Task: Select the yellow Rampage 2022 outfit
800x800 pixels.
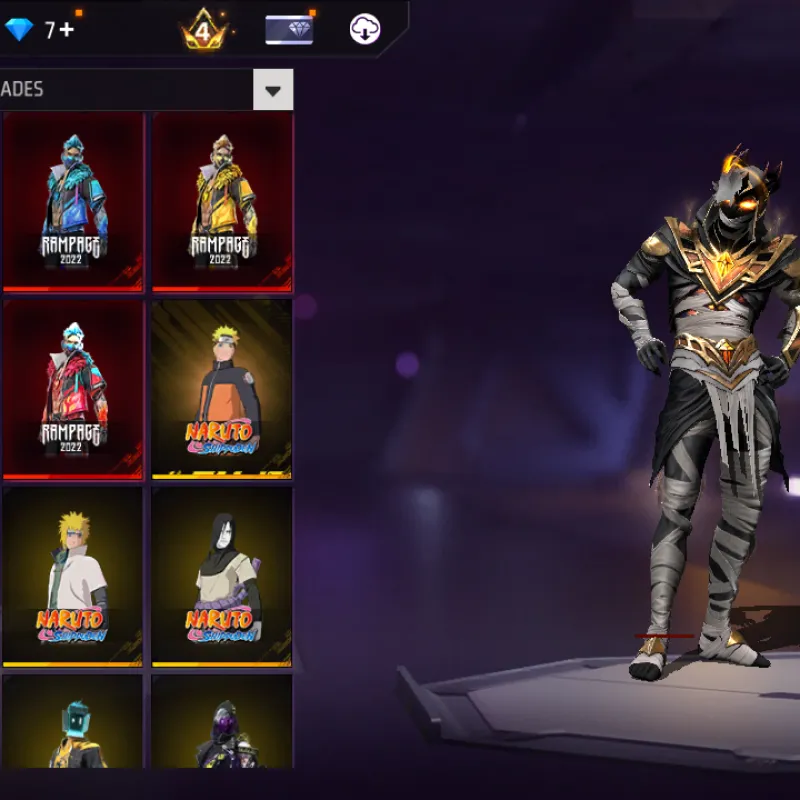Action: coord(221,200)
